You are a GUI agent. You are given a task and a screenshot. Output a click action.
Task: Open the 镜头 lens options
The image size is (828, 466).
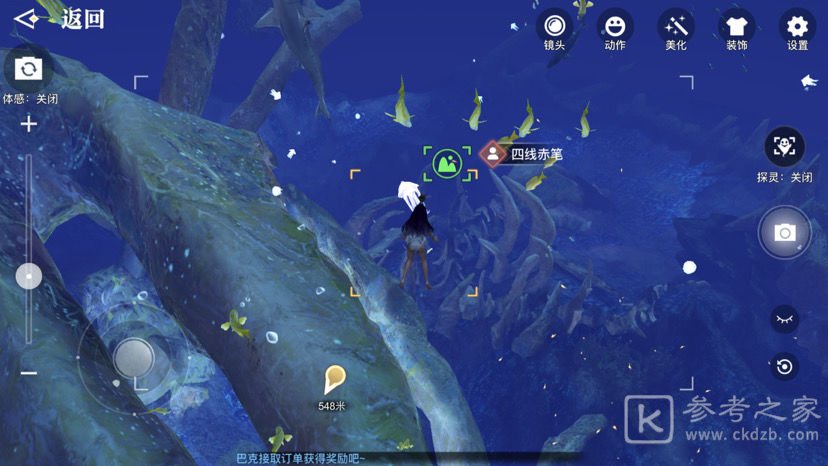(x=554, y=26)
